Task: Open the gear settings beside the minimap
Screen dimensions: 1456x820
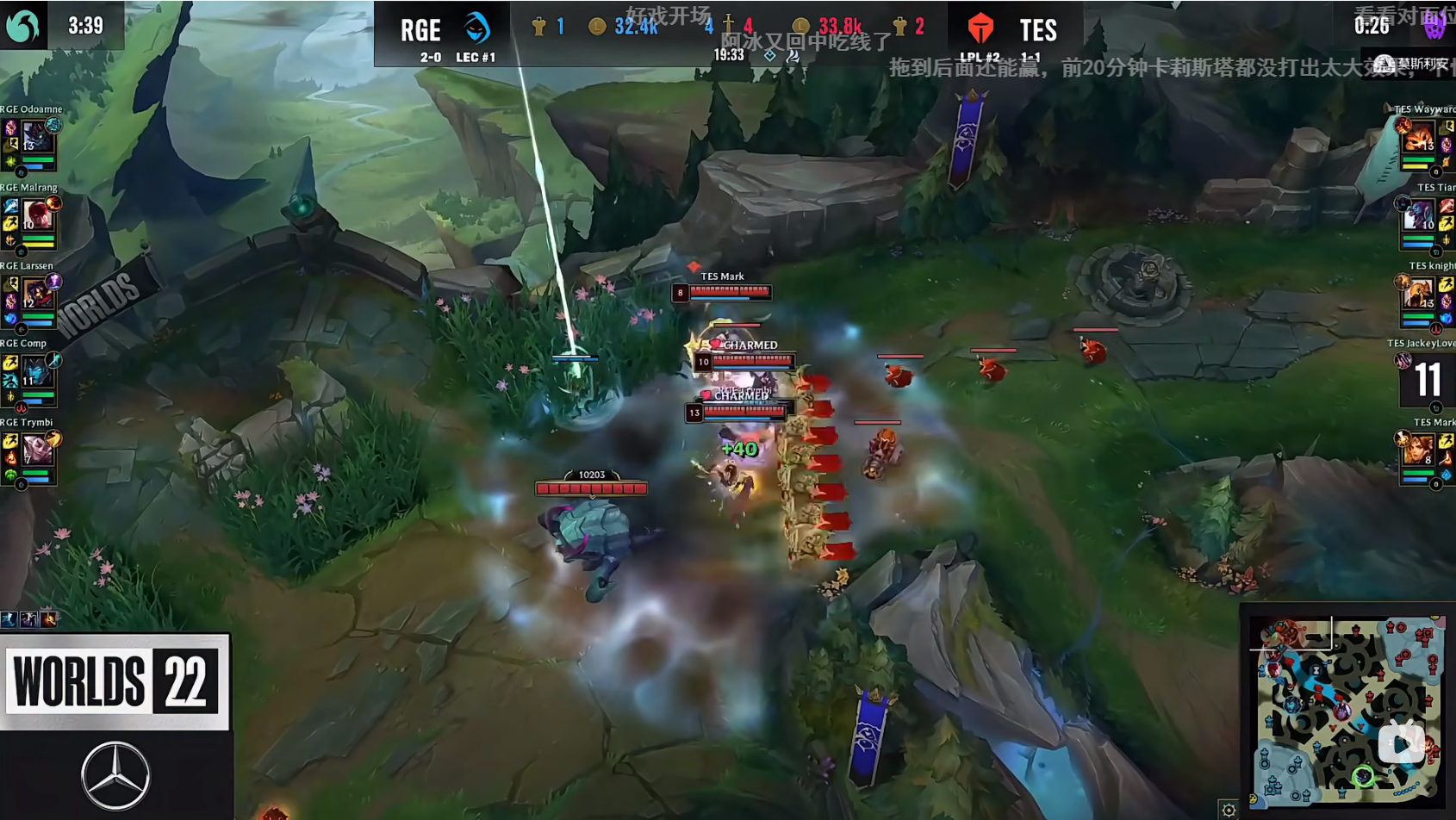Action: [1229, 810]
